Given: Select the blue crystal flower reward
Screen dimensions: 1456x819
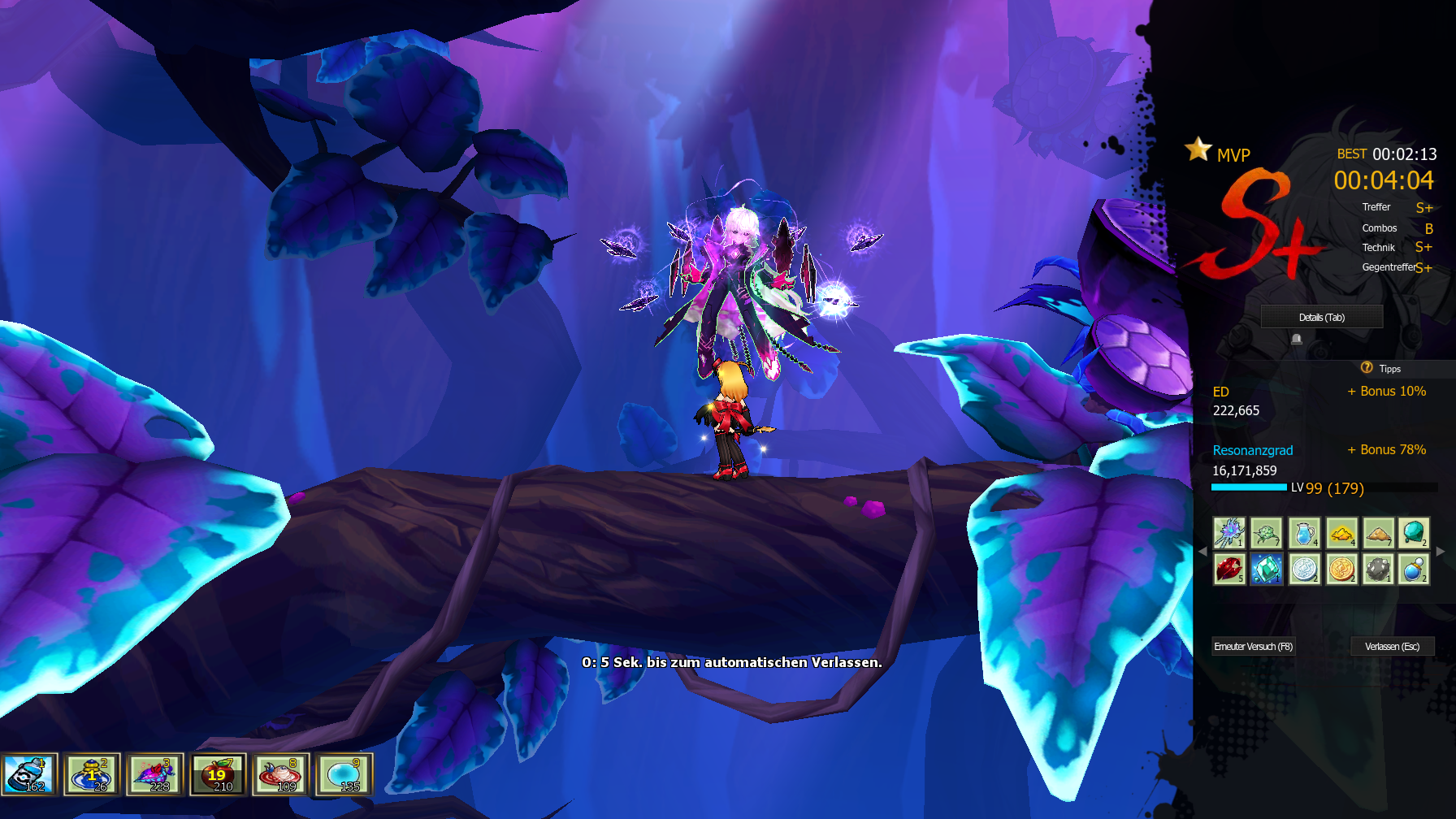Looking at the screenshot, I should [1229, 533].
